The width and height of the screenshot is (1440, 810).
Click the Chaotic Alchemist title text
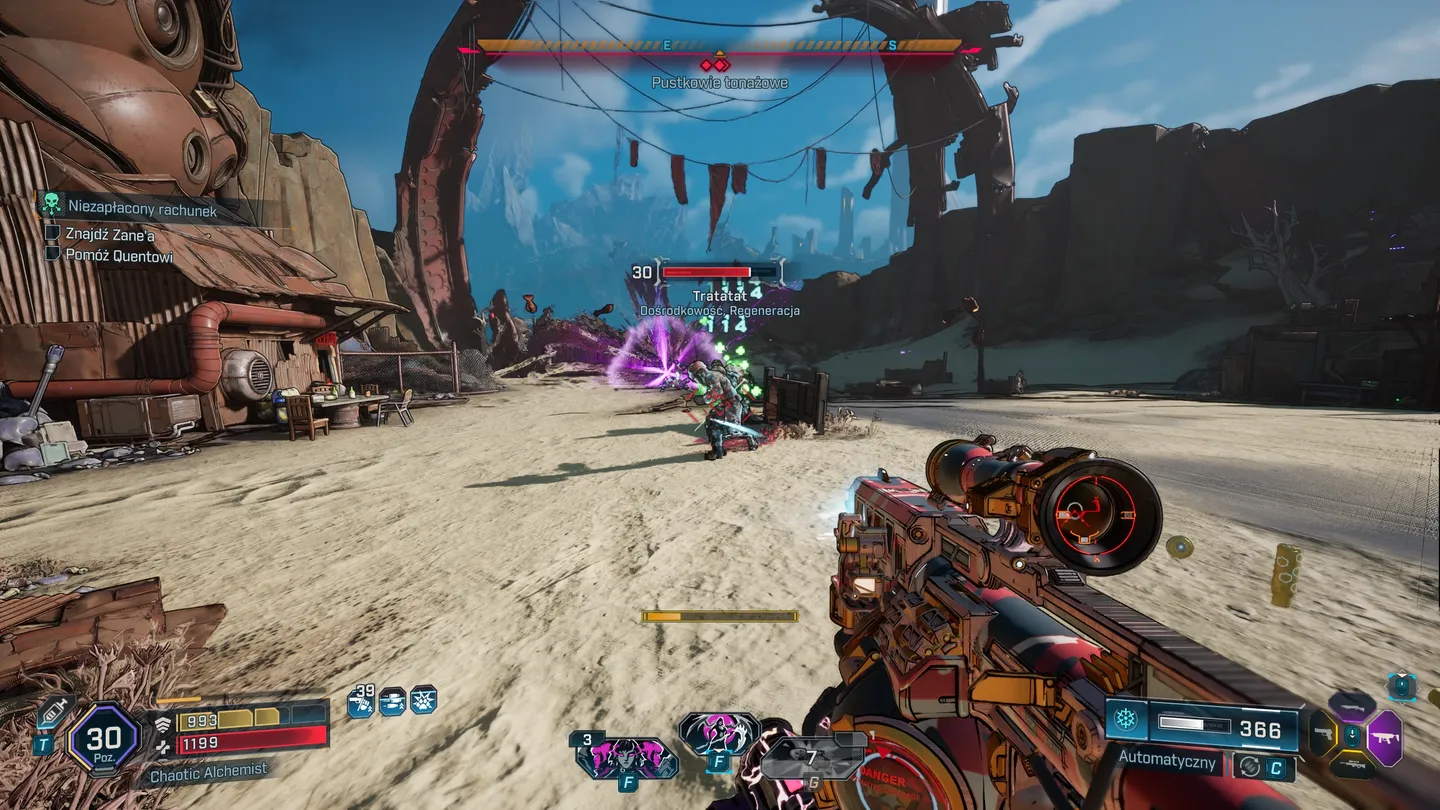tap(208, 770)
